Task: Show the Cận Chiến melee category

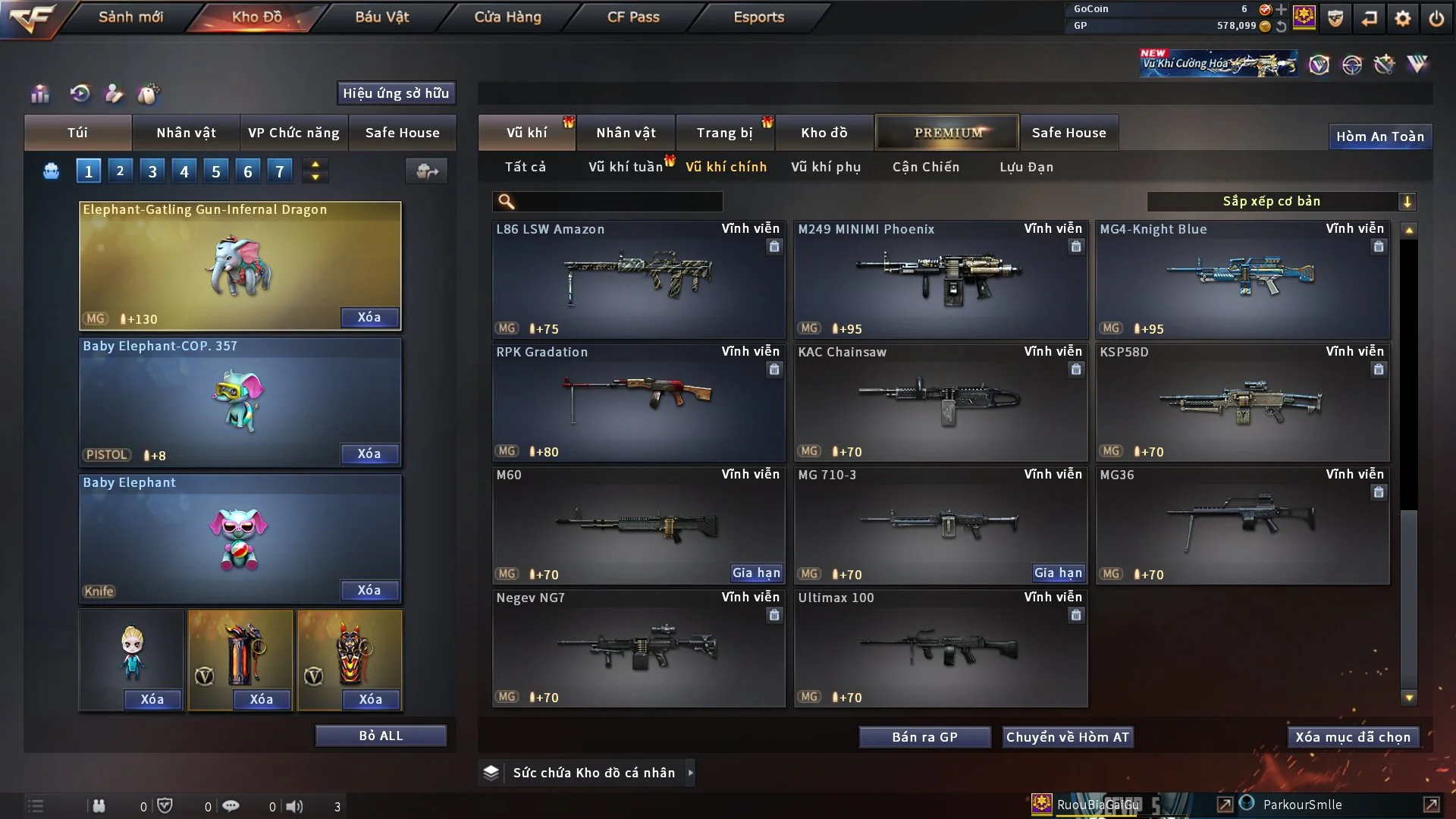Action: coord(925,167)
